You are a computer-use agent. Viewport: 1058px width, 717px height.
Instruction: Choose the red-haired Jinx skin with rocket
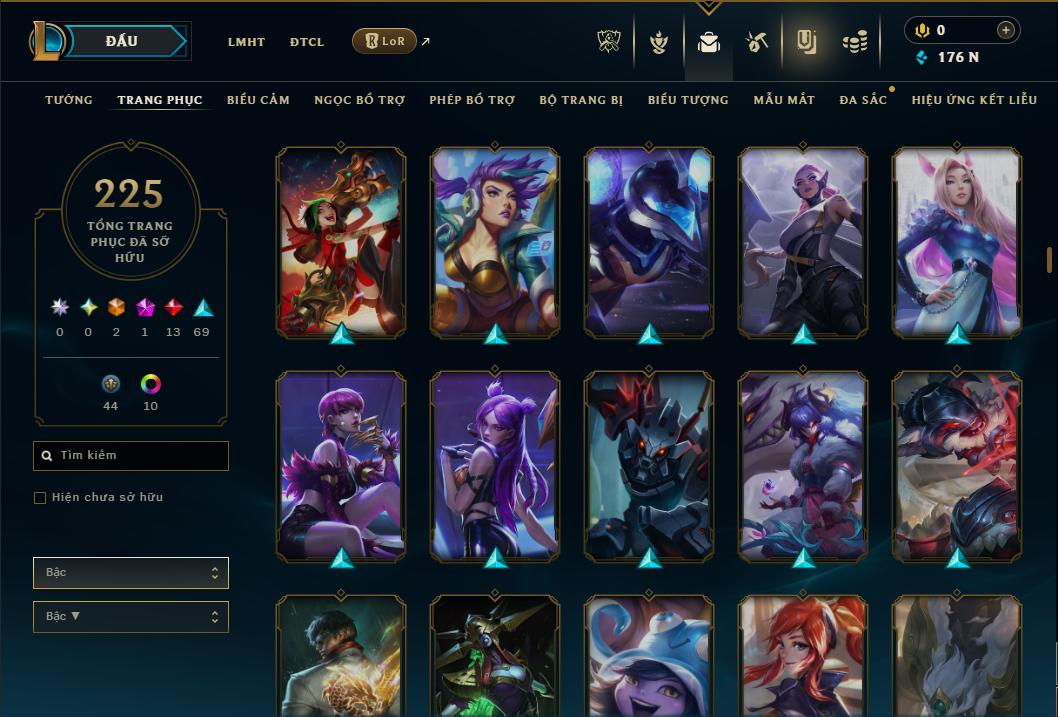click(341, 242)
